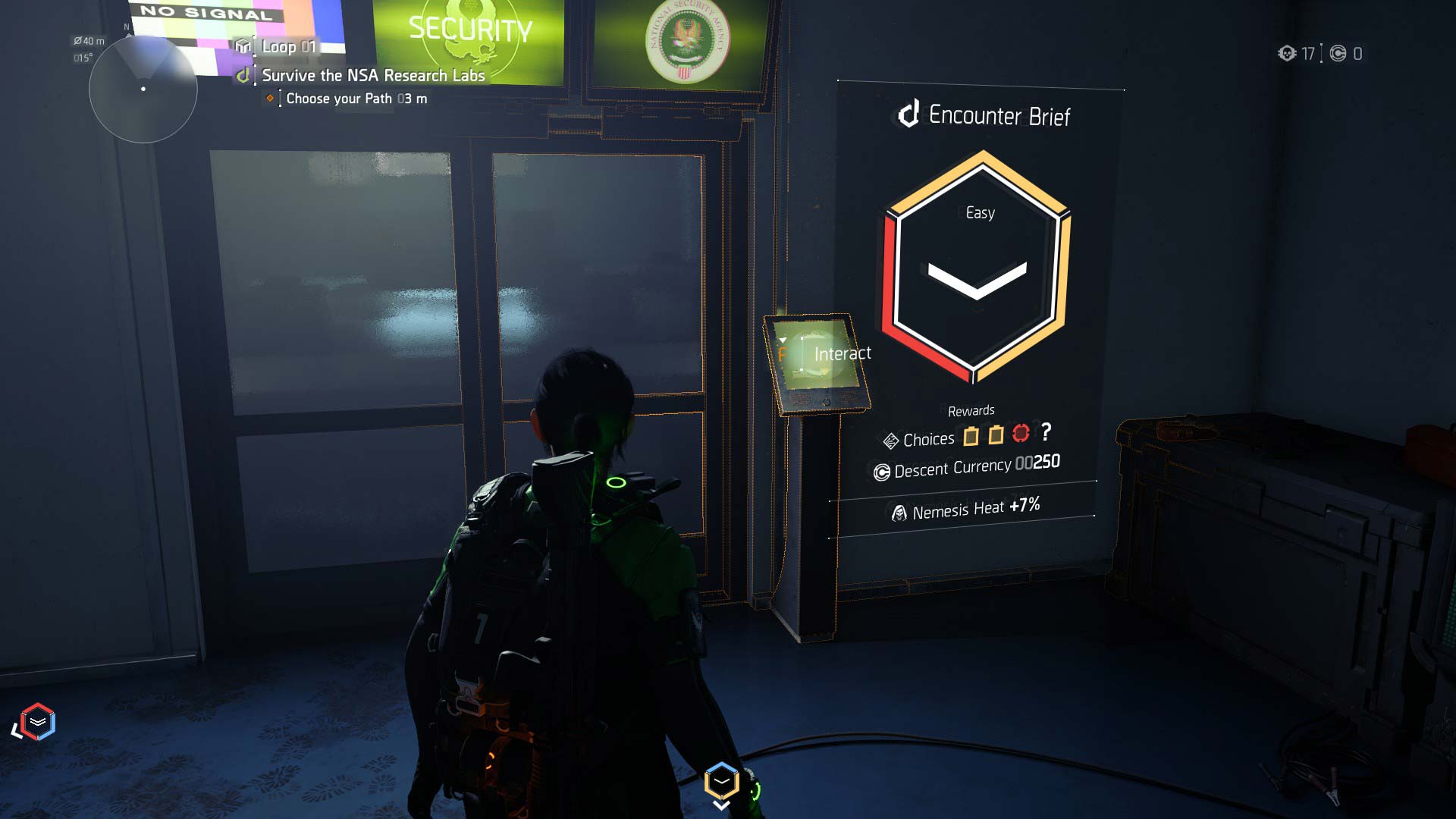The image size is (1456, 819).
Task: Click the Choose your Path sub-objective
Action: click(x=356, y=99)
